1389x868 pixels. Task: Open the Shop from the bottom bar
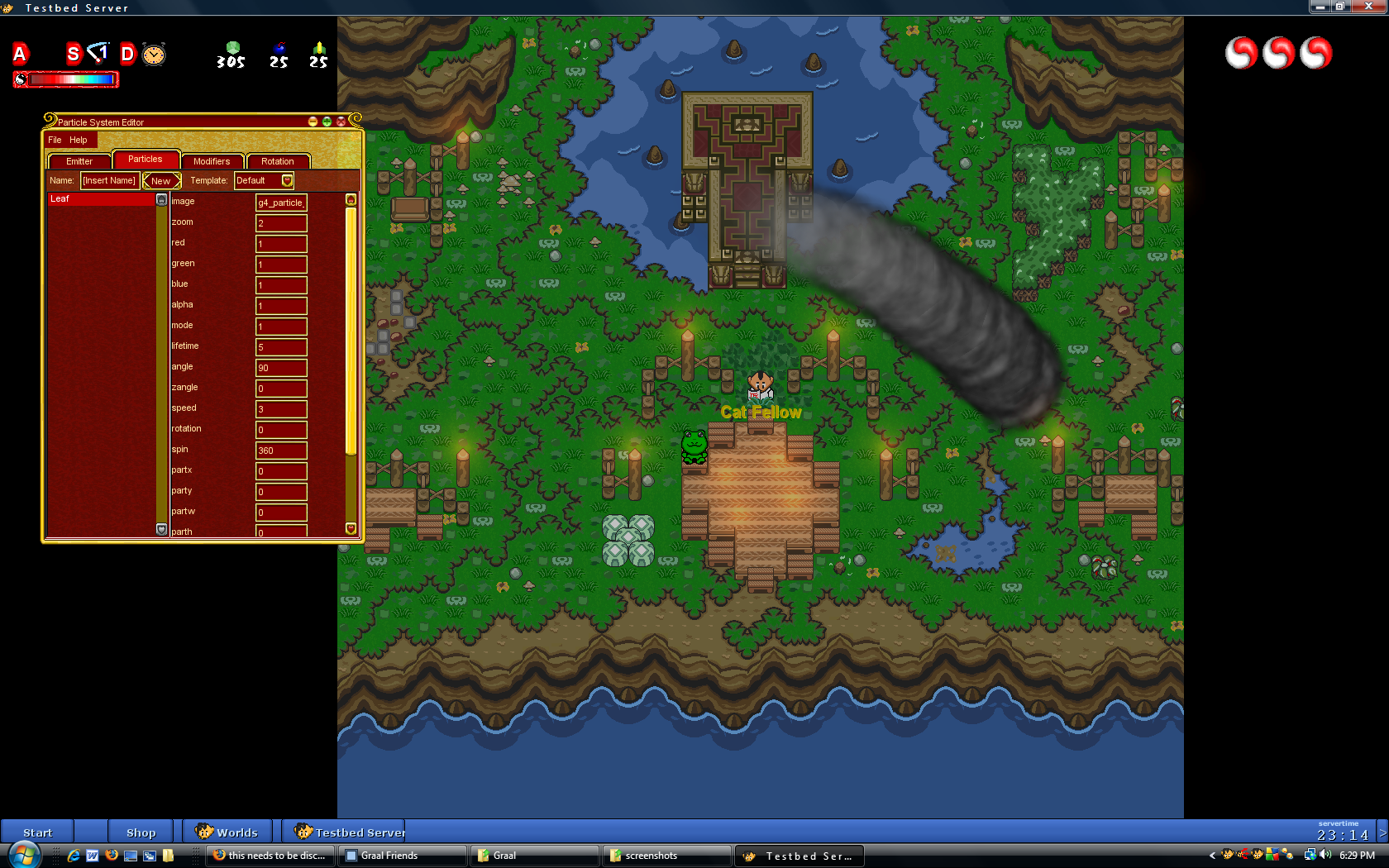(x=141, y=832)
